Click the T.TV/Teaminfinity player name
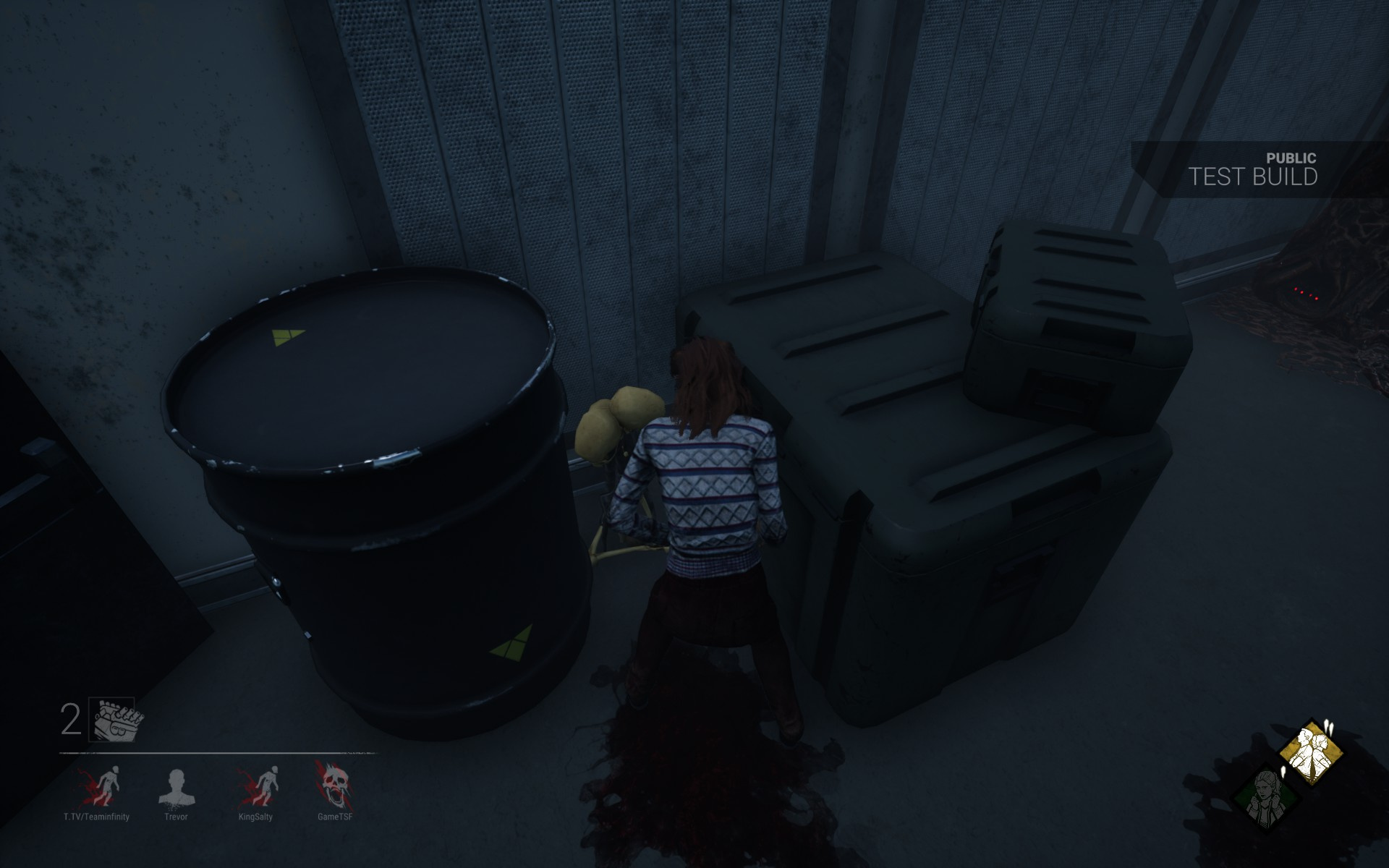Image resolution: width=1389 pixels, height=868 pixels. coord(96,816)
